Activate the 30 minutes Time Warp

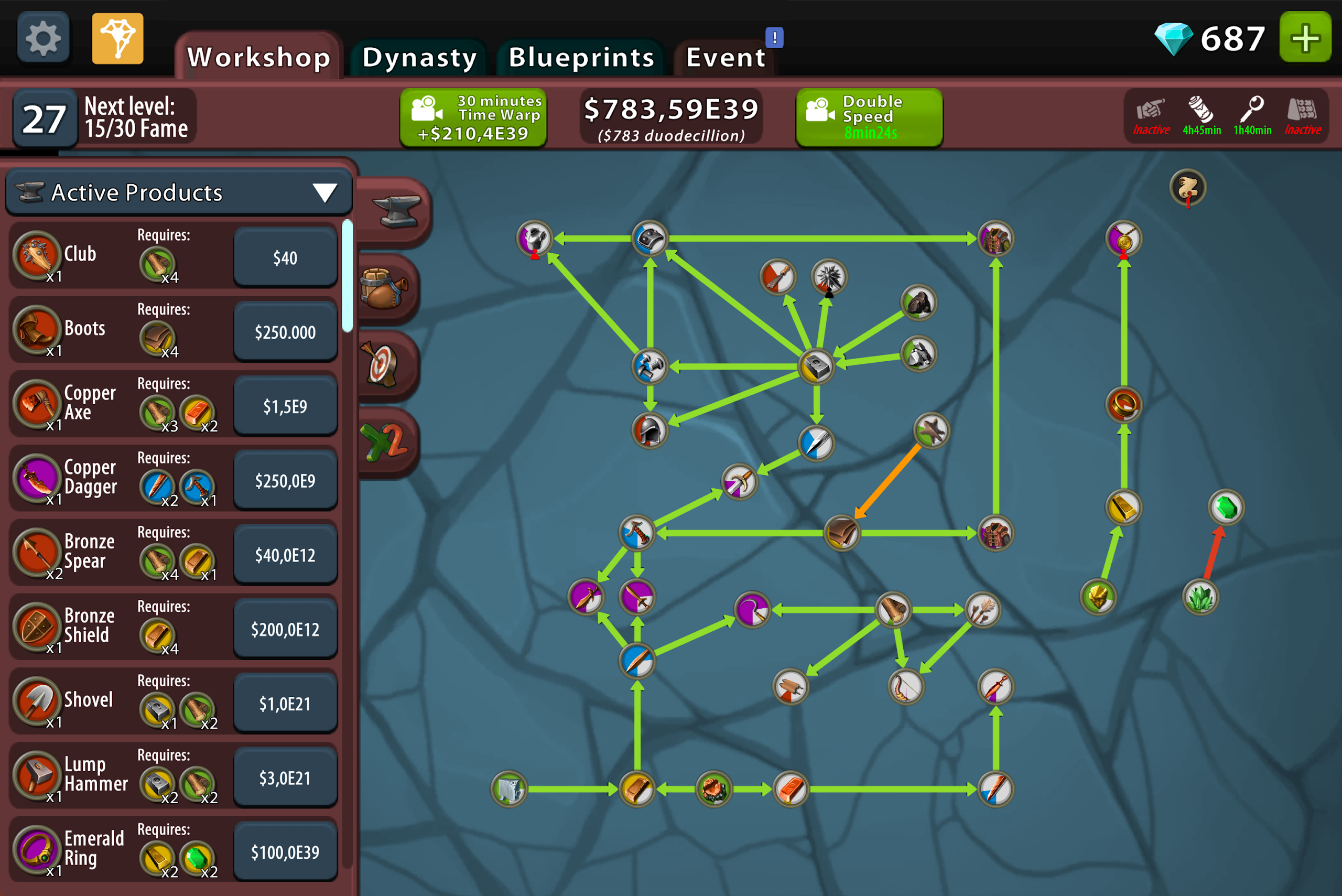point(473,117)
